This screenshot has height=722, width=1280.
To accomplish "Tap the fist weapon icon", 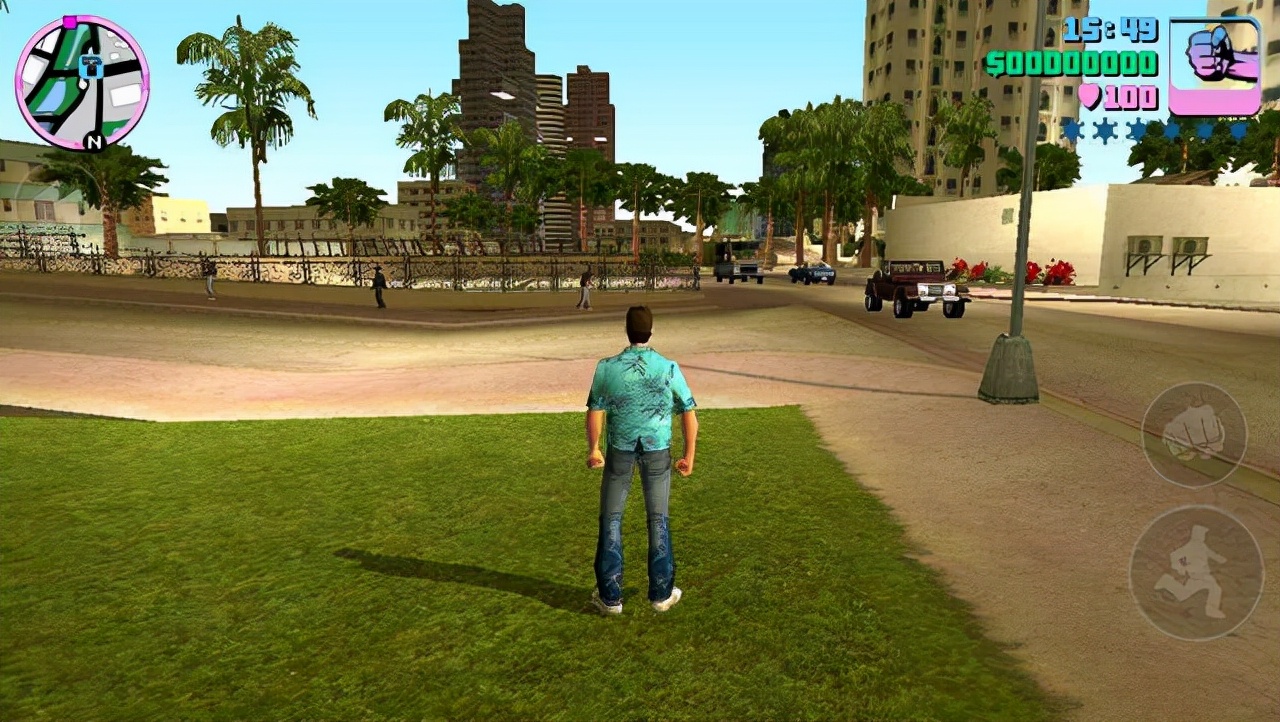I will pos(1214,66).
